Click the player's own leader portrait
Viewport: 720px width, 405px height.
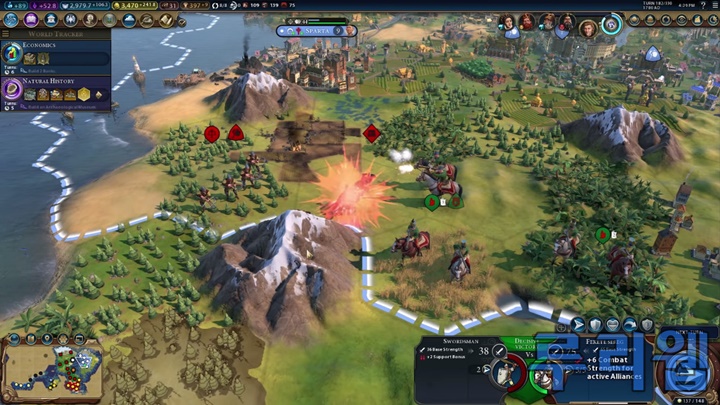(x=611, y=22)
